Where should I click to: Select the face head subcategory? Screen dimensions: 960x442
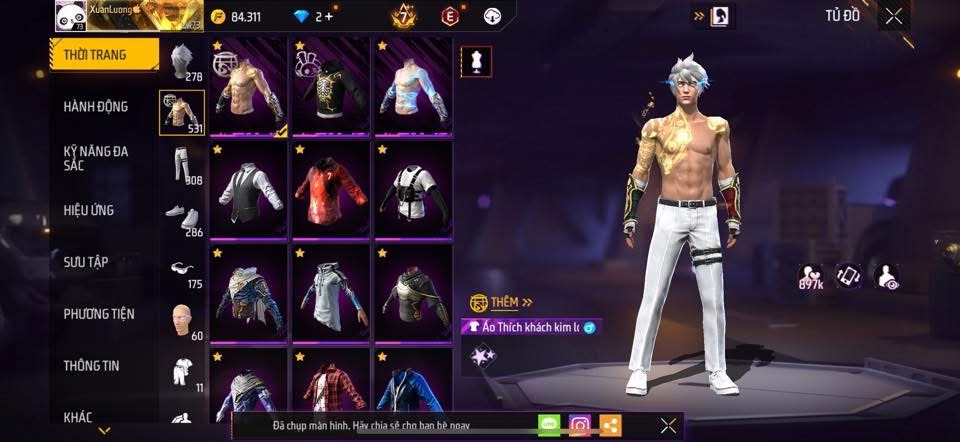coord(181,320)
